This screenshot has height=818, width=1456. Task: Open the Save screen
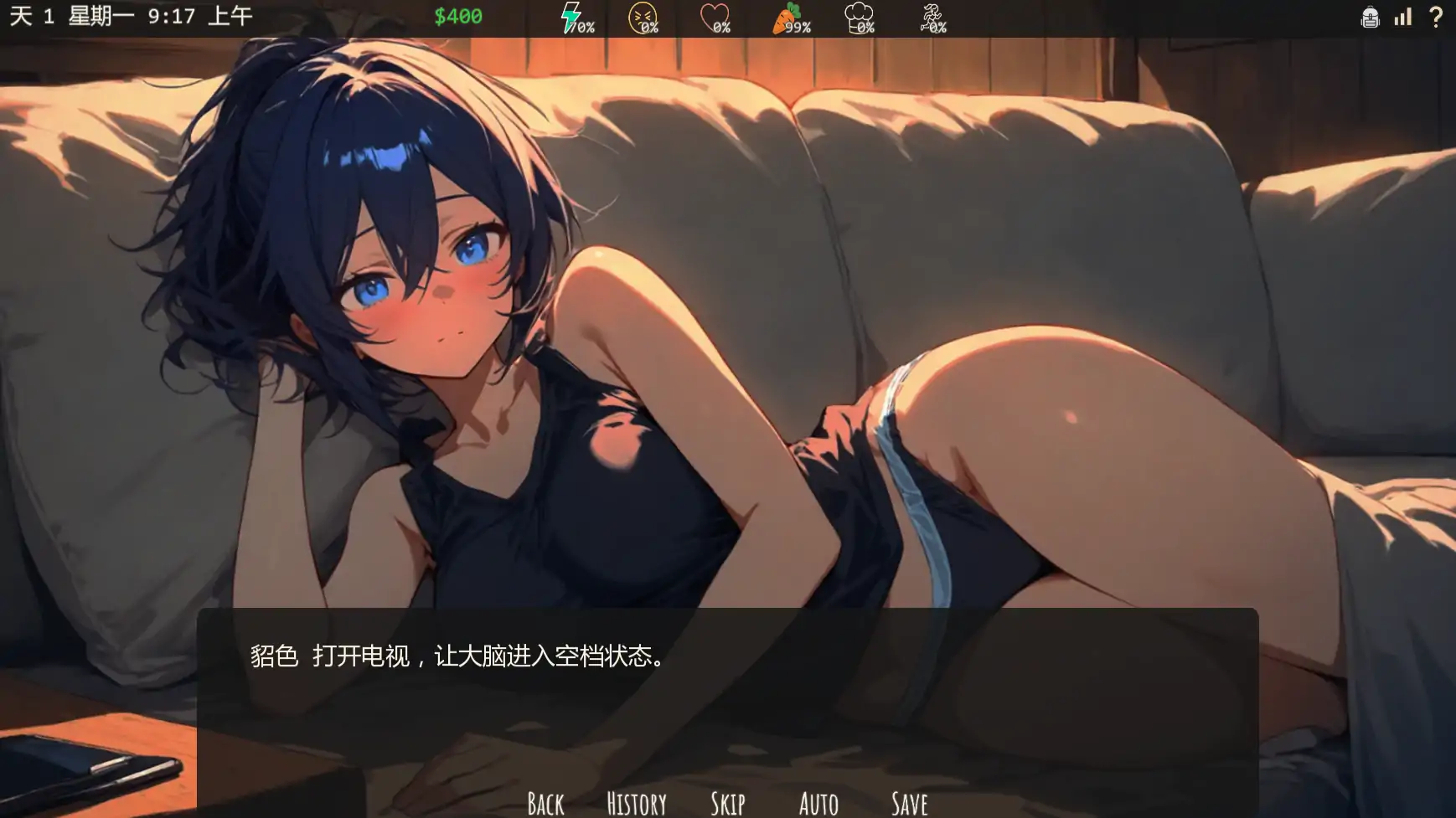point(909,802)
